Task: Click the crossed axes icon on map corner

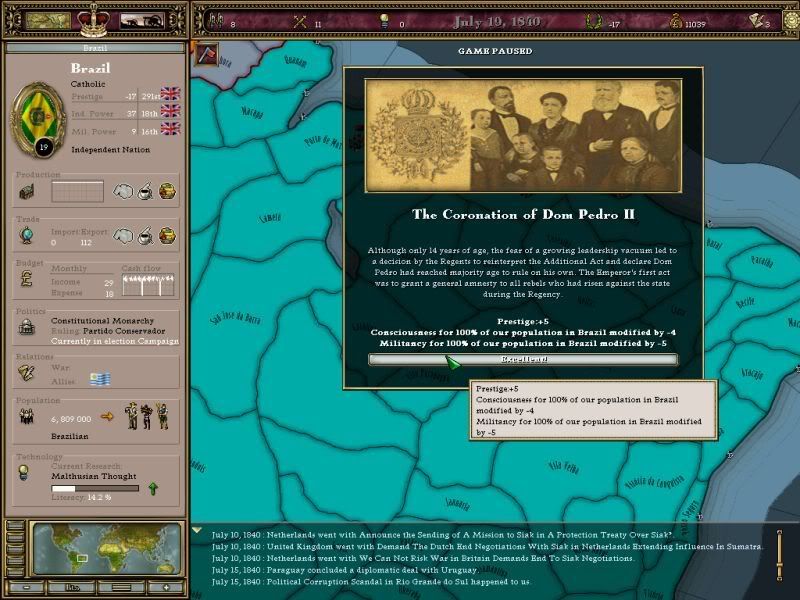Action: 207,54
